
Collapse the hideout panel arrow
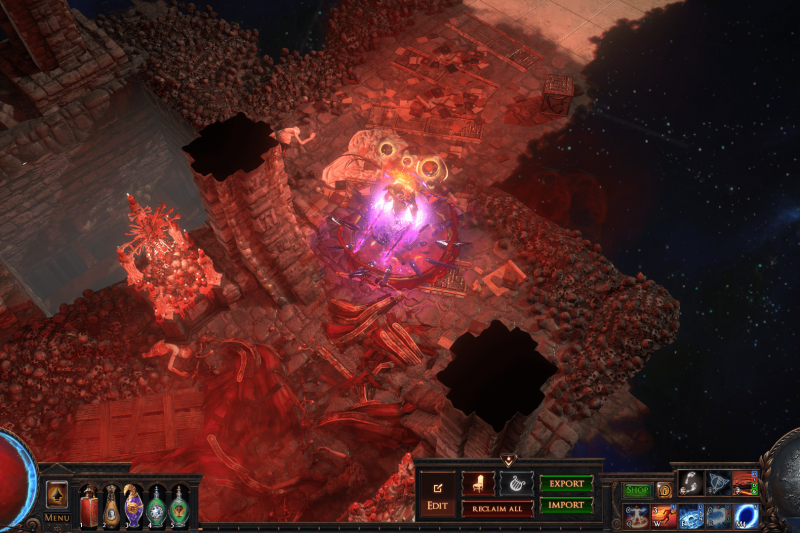[509, 461]
